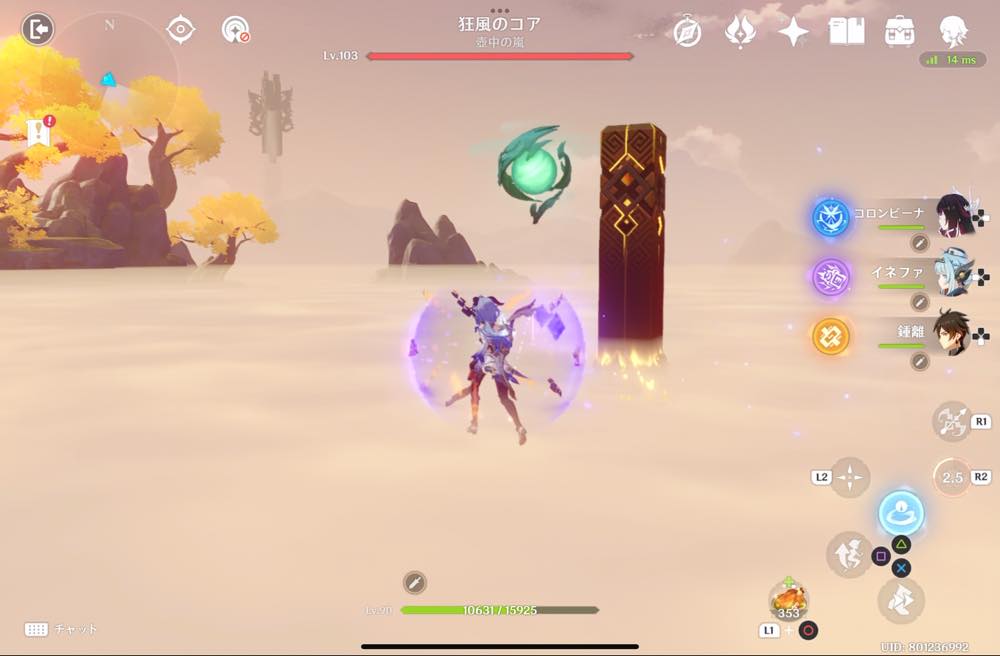Click the exit door icon to leave
The image size is (1000, 656).
click(37, 29)
